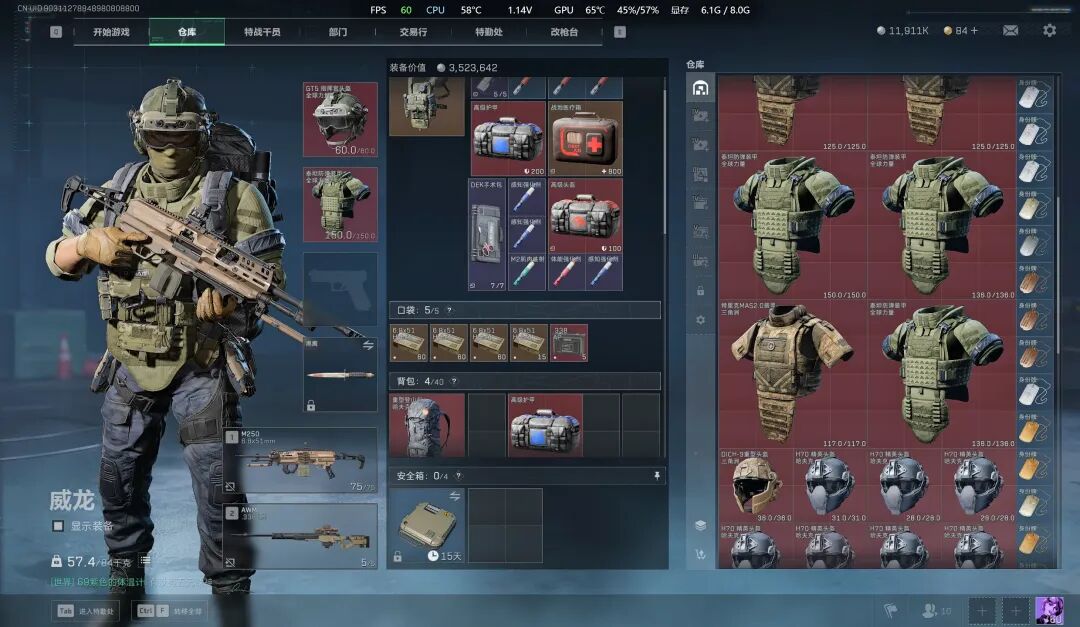1080x627 pixels.
Task: Choose the tan 特里克MAS2.0 armor in warehouse
Action: [791, 372]
